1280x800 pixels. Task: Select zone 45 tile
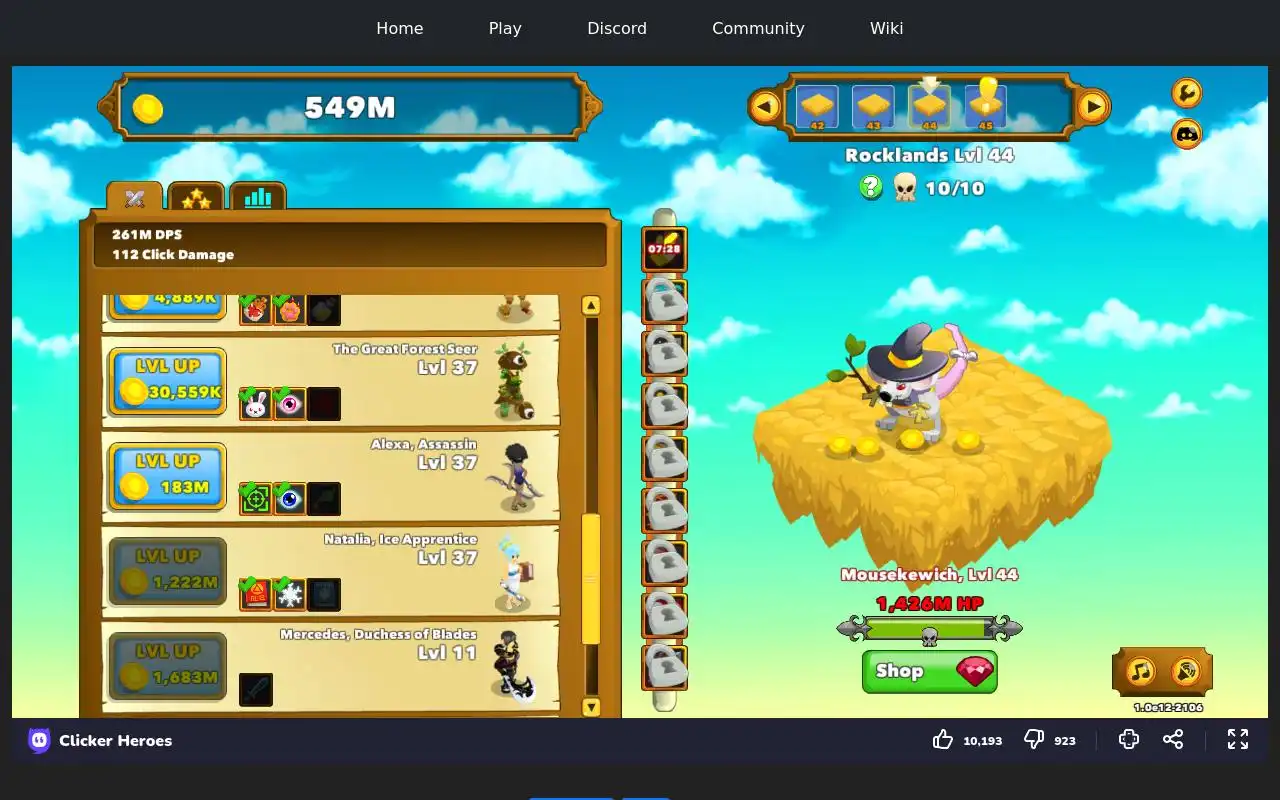tap(986, 104)
